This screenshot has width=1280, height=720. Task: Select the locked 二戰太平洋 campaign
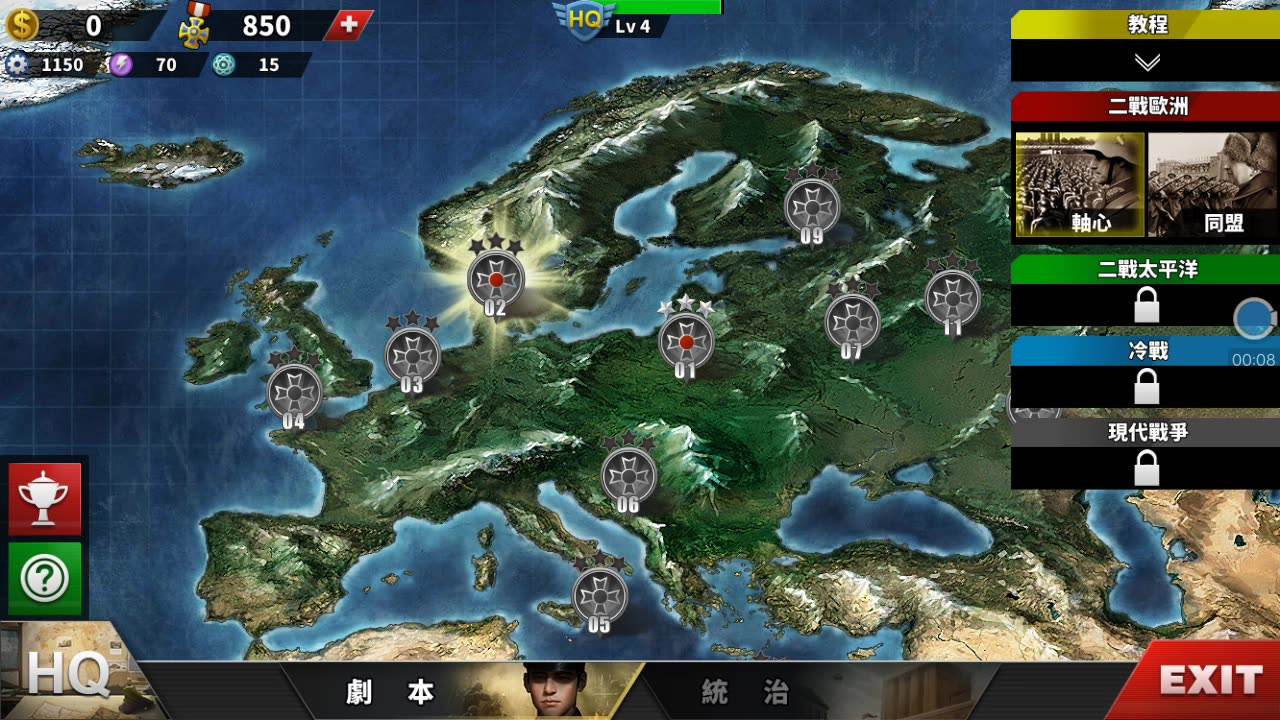coord(1146,303)
